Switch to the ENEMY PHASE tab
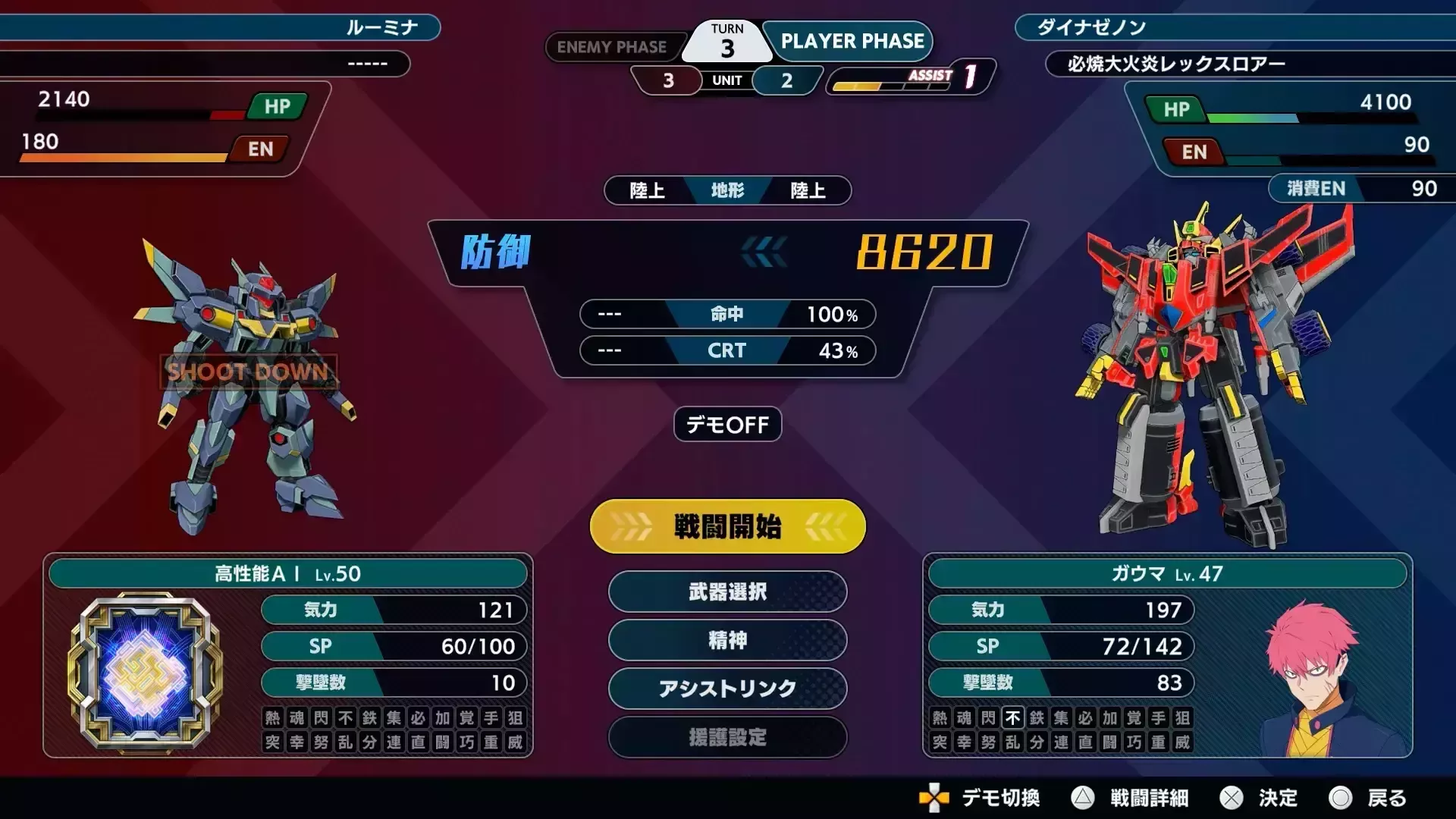The image size is (1456, 819). (614, 47)
